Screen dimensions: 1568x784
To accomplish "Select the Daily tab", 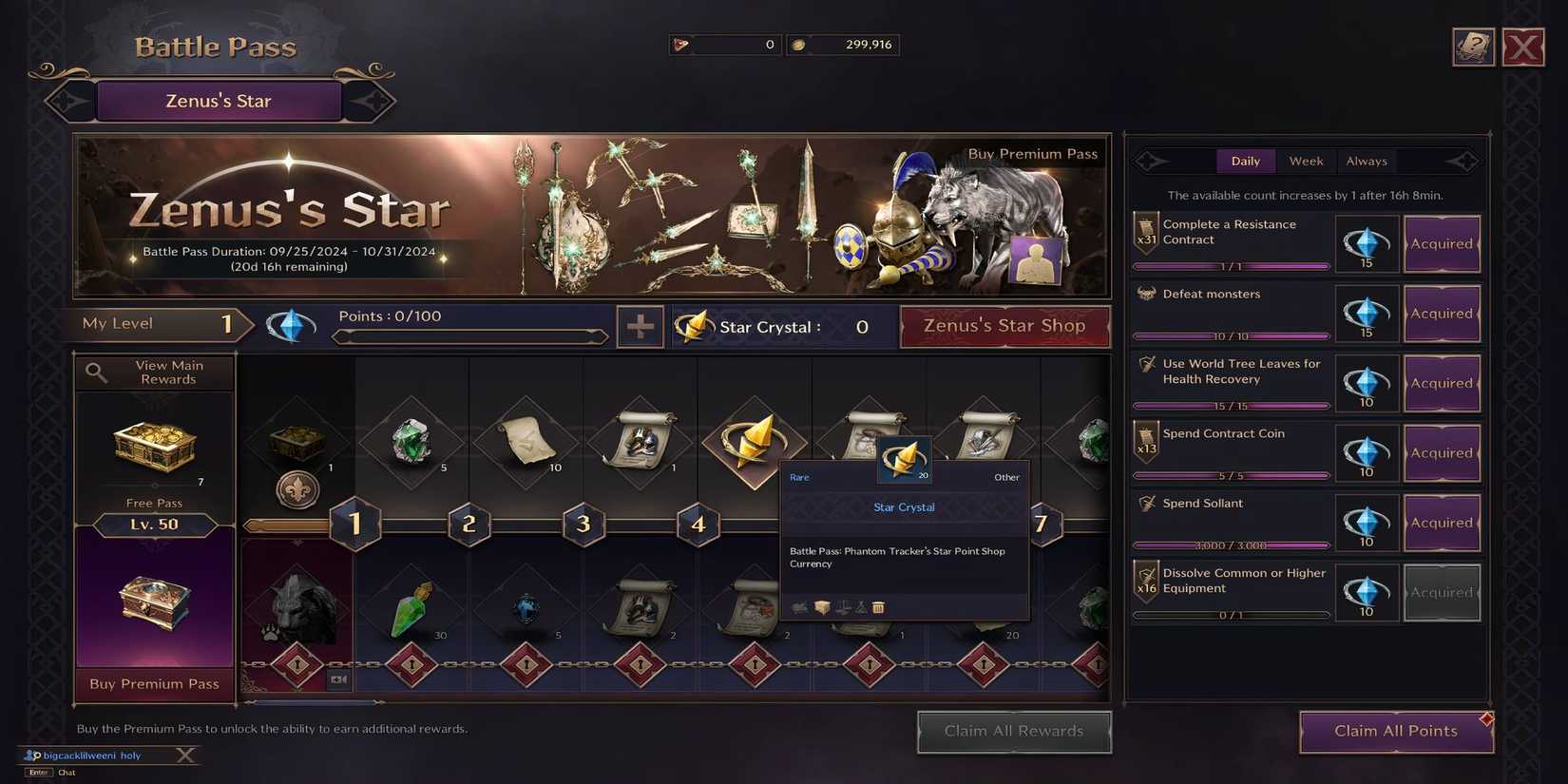I will pyautogui.click(x=1246, y=161).
